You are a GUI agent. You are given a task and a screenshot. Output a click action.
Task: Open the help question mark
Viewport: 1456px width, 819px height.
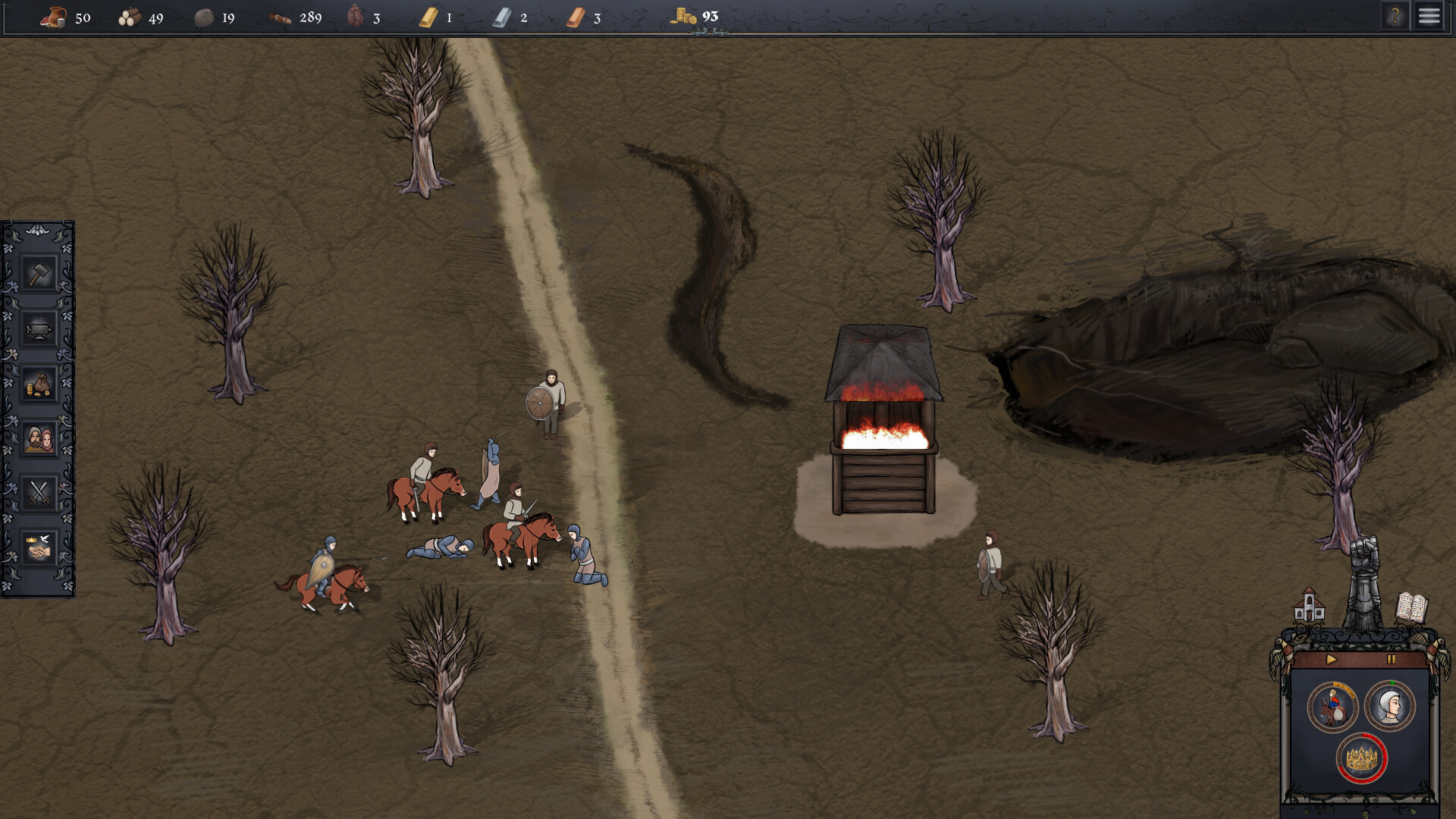pos(1396,17)
